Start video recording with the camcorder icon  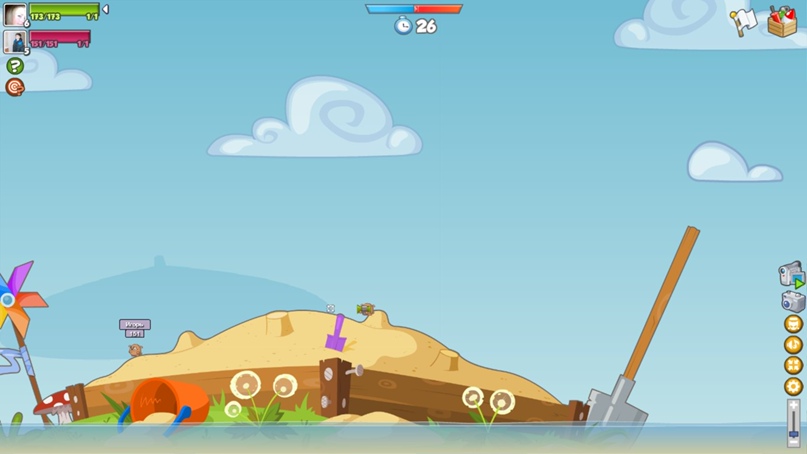click(x=791, y=274)
